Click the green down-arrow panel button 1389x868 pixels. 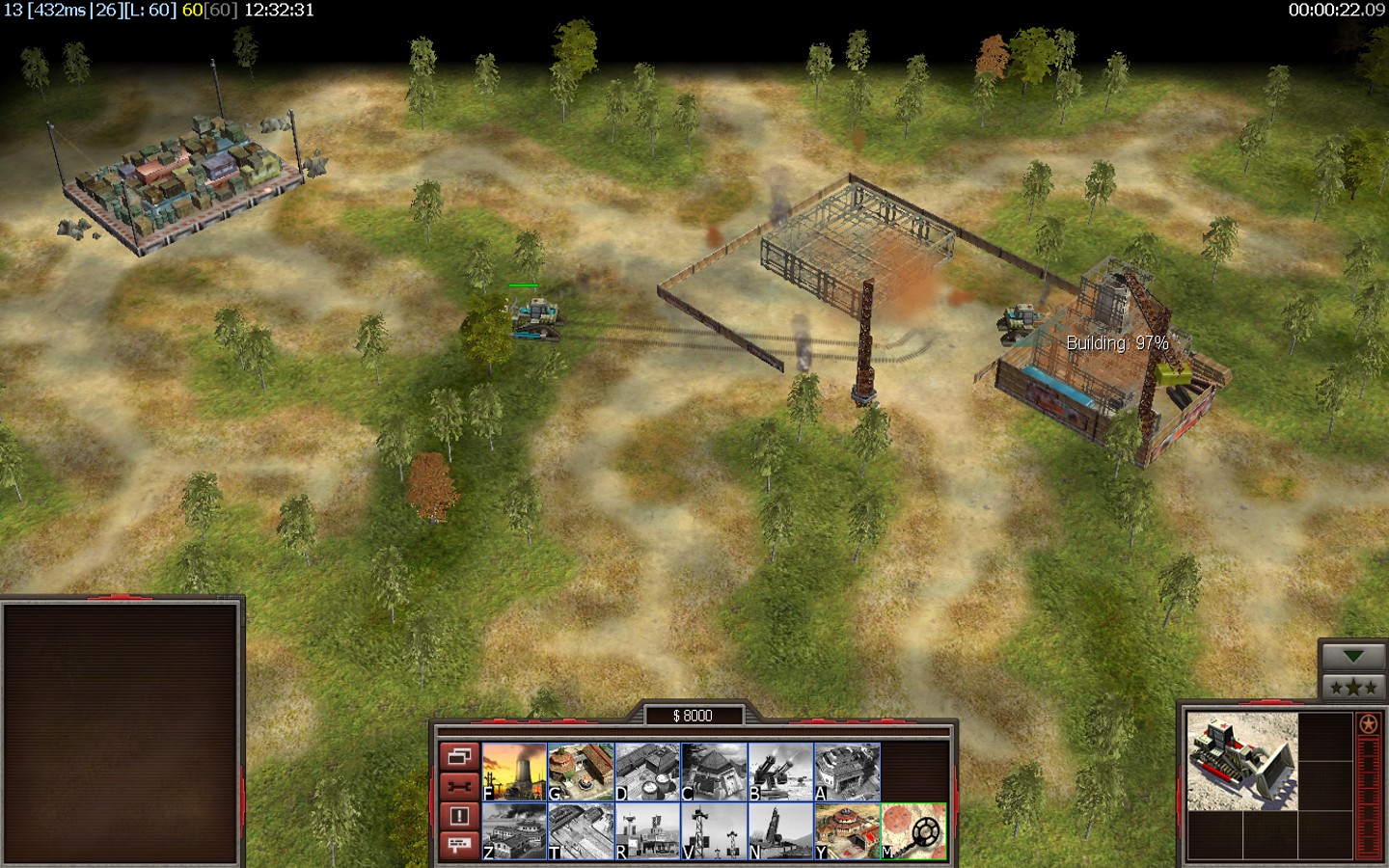click(1353, 657)
